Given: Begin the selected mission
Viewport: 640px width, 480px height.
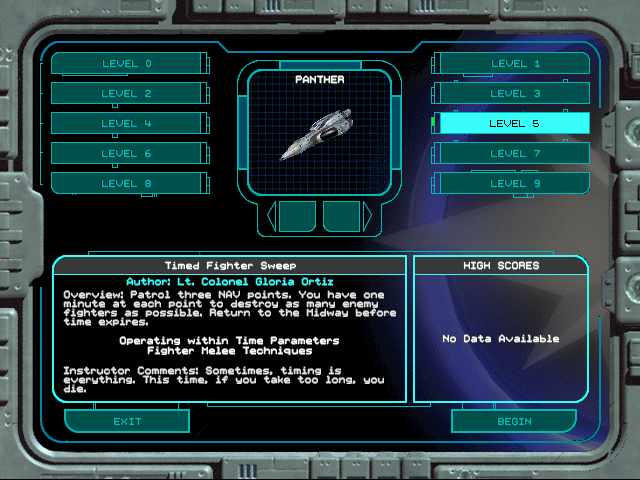Looking at the screenshot, I should click(514, 421).
